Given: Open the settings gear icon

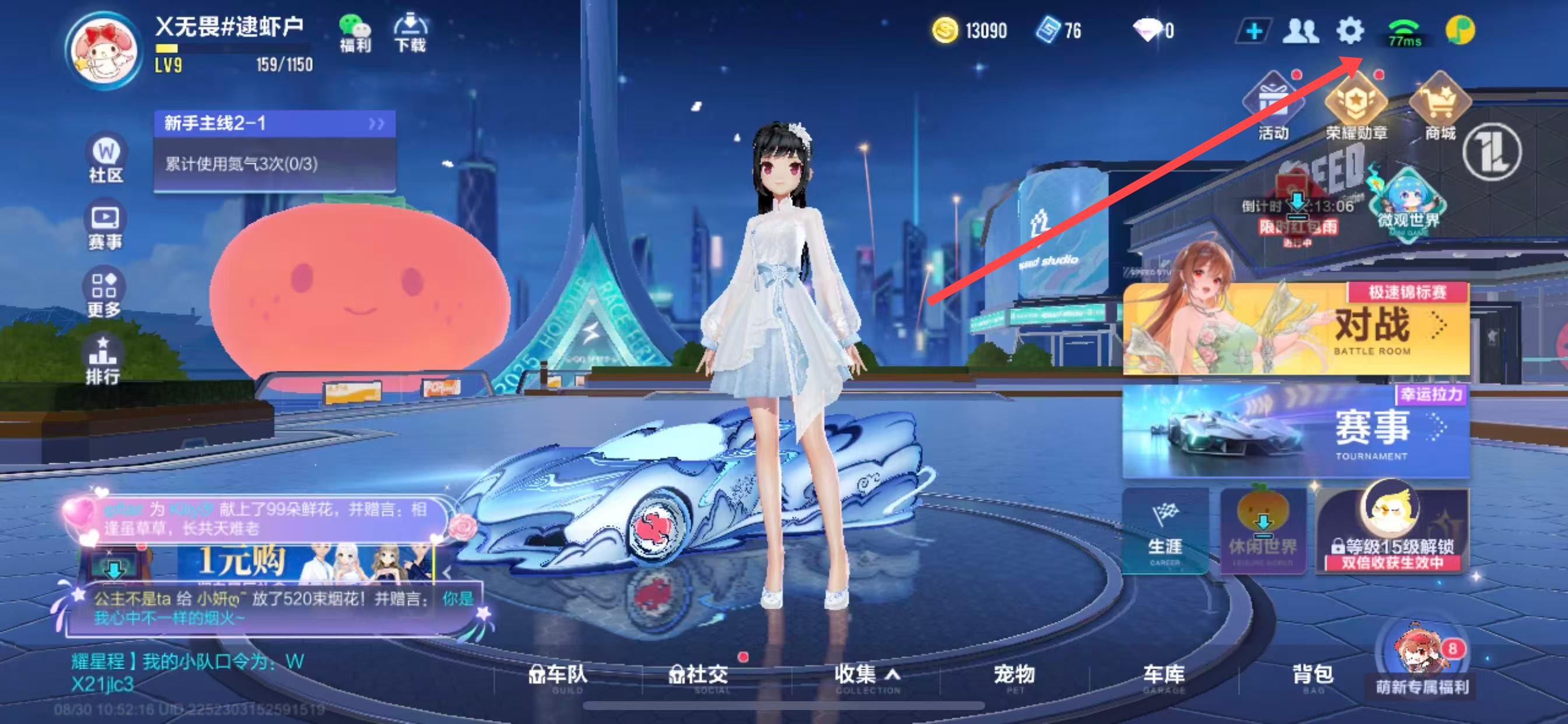Looking at the screenshot, I should pyautogui.click(x=1349, y=30).
